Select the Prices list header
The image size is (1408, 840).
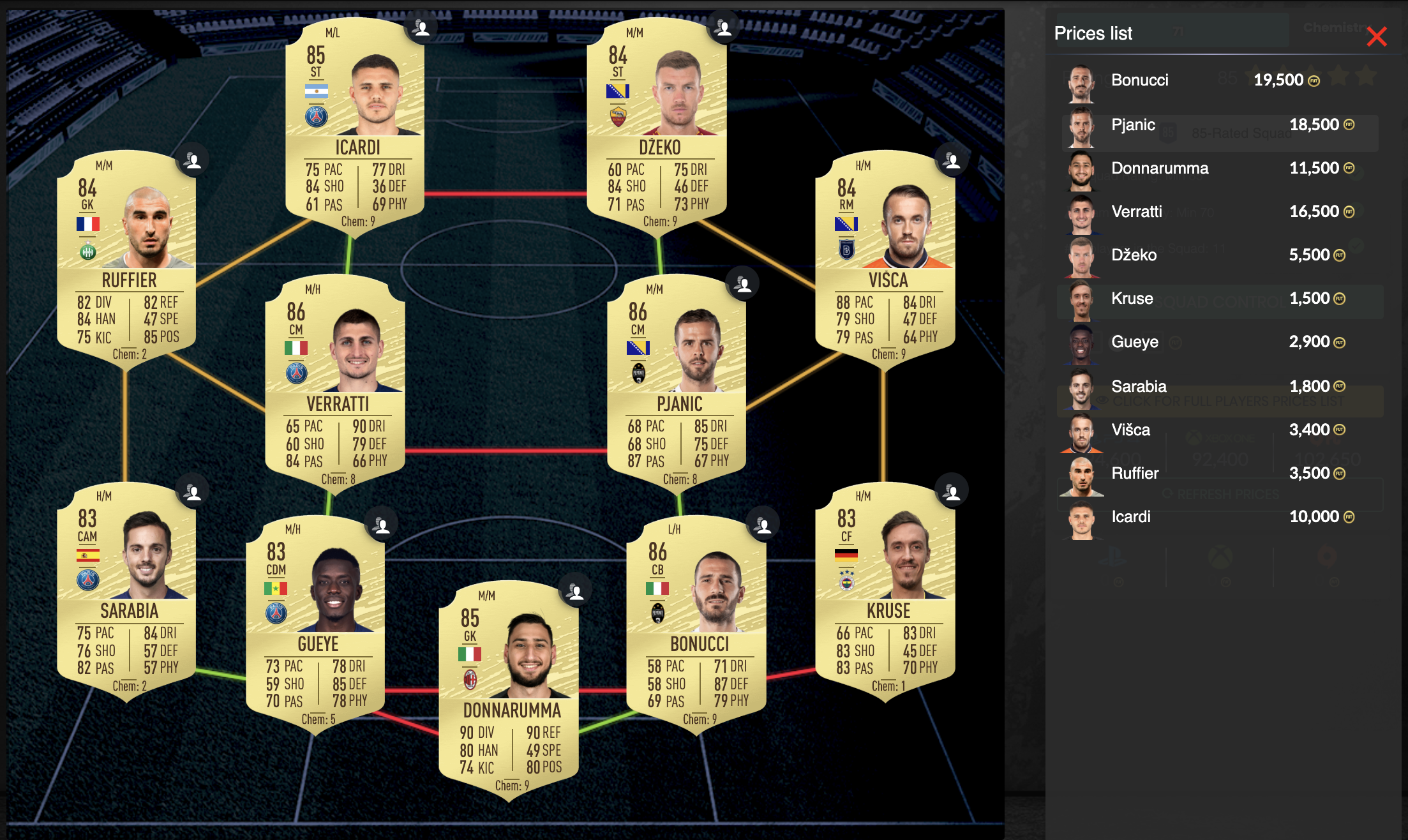tap(1094, 34)
